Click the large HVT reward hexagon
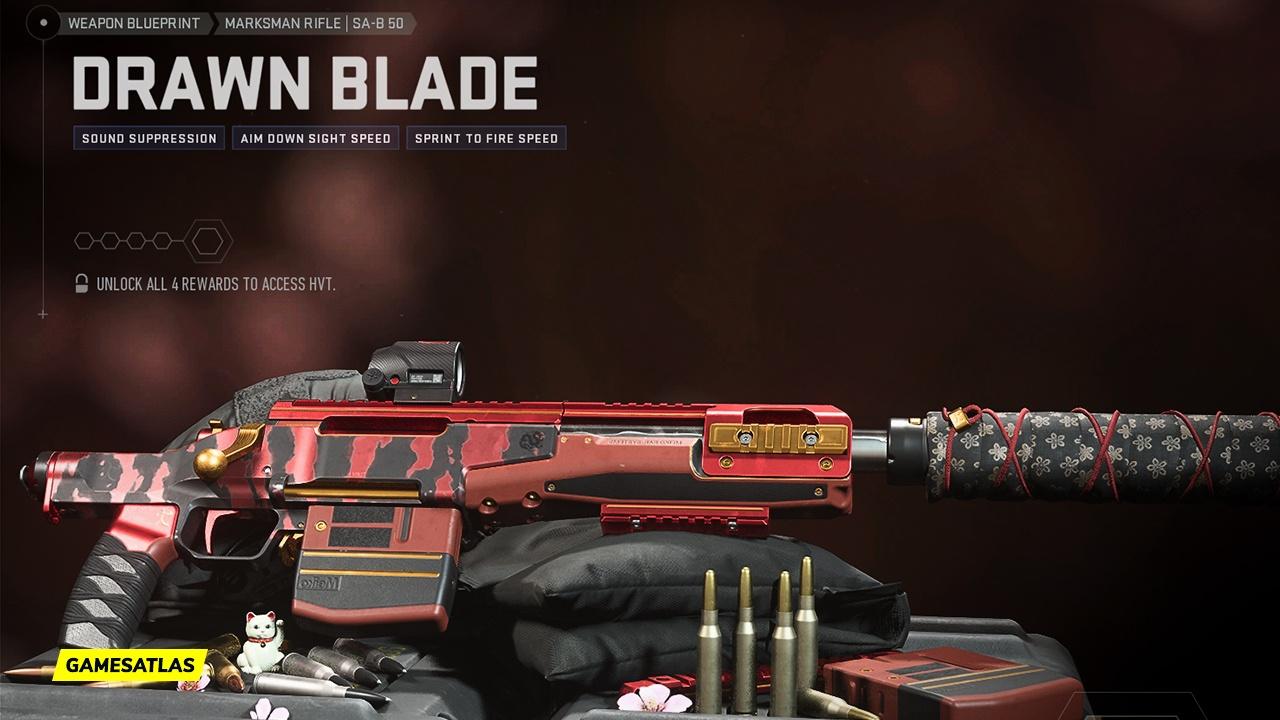The width and height of the screenshot is (1280, 720). click(209, 241)
